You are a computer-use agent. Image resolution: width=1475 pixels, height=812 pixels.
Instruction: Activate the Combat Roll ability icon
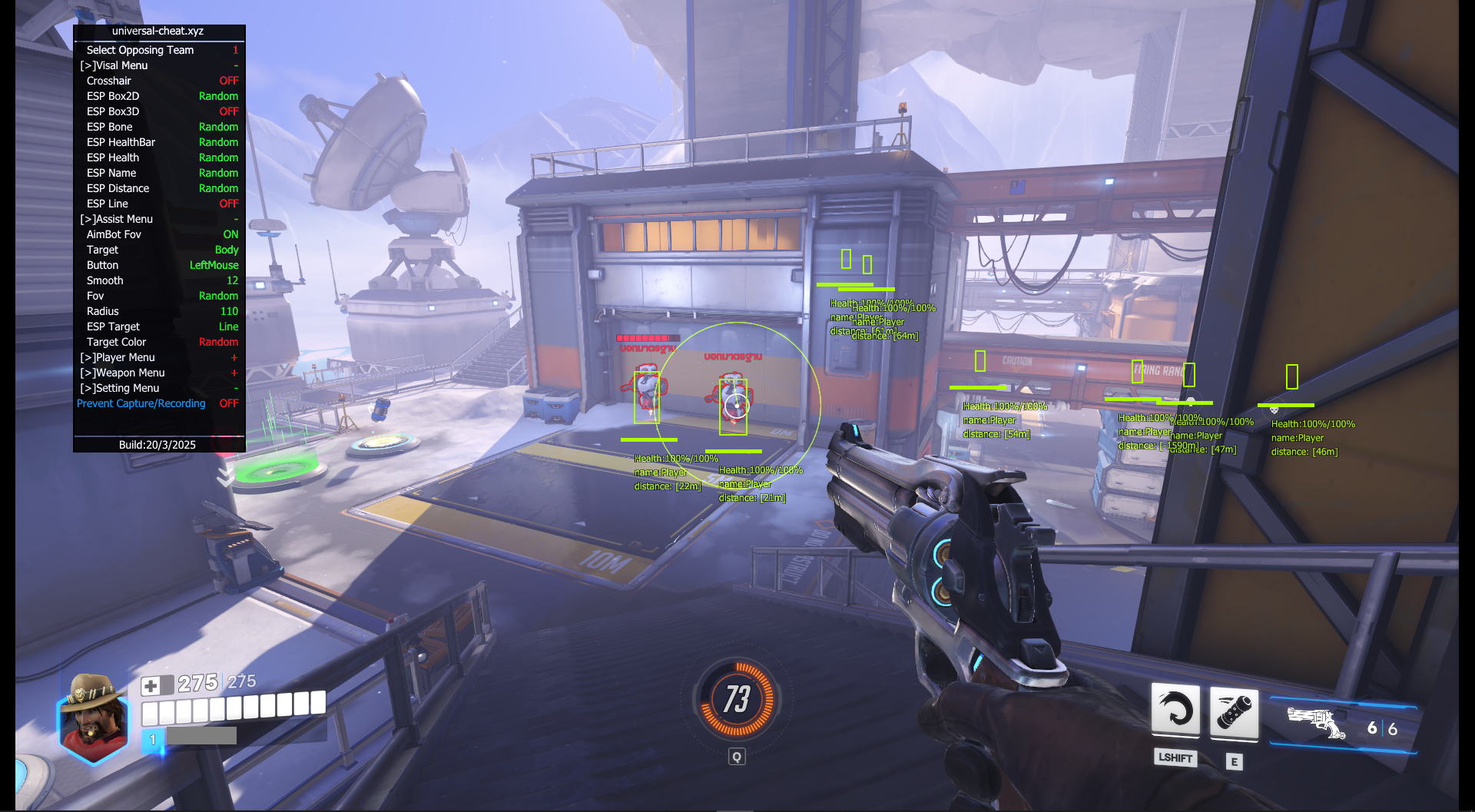[1175, 710]
